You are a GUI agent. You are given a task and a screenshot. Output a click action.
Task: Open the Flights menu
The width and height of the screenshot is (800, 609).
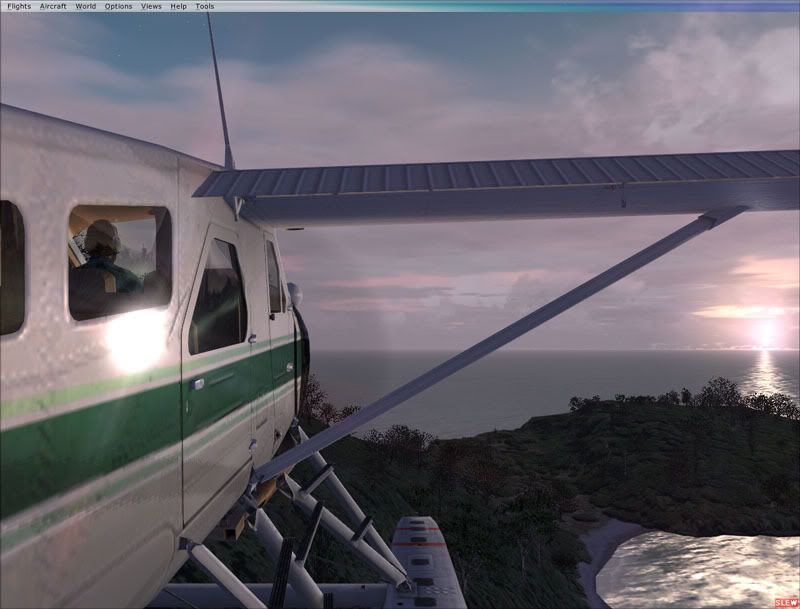point(19,6)
